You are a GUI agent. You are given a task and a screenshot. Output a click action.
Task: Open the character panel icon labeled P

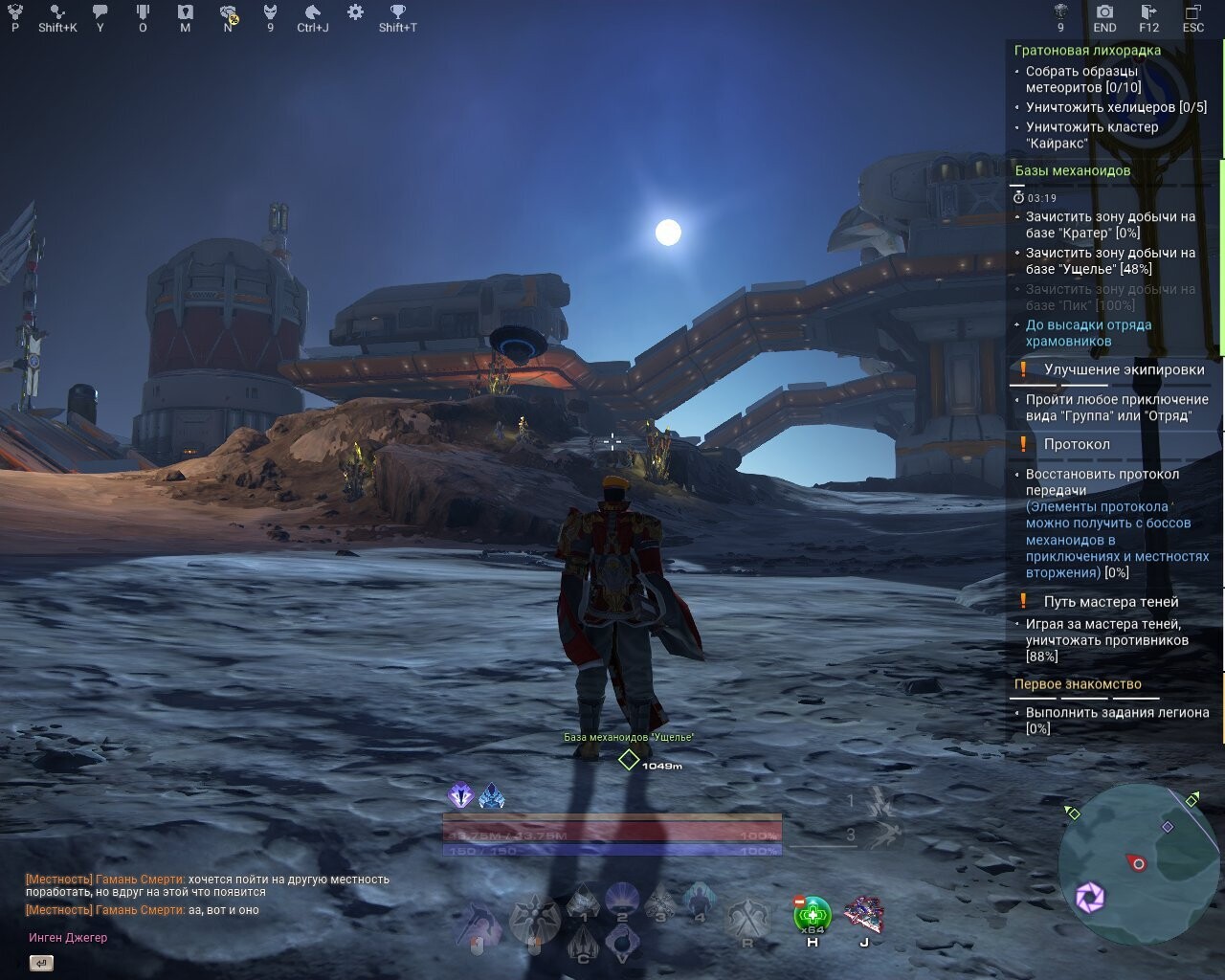point(13,13)
